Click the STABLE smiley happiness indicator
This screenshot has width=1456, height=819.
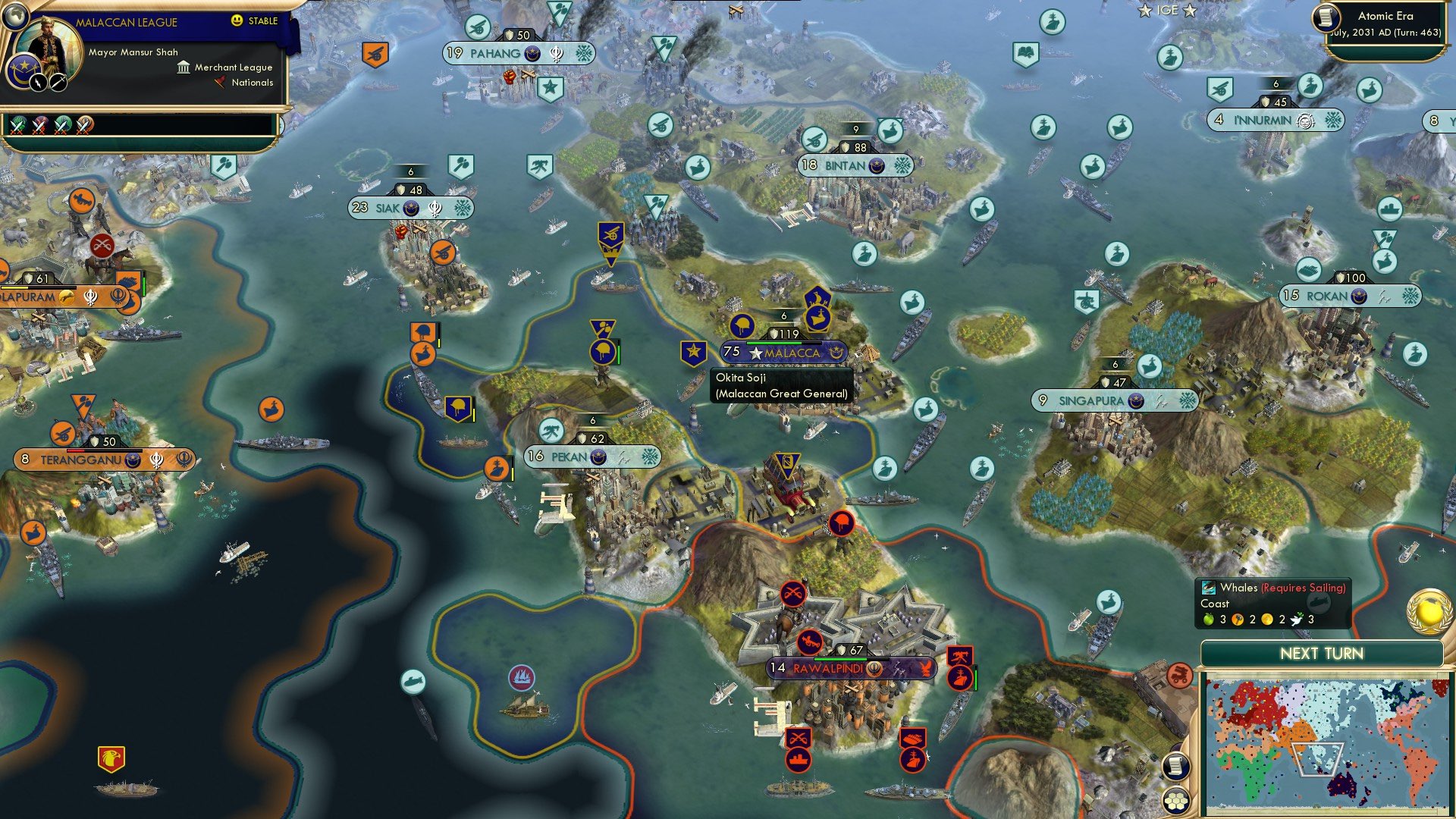pyautogui.click(x=237, y=21)
